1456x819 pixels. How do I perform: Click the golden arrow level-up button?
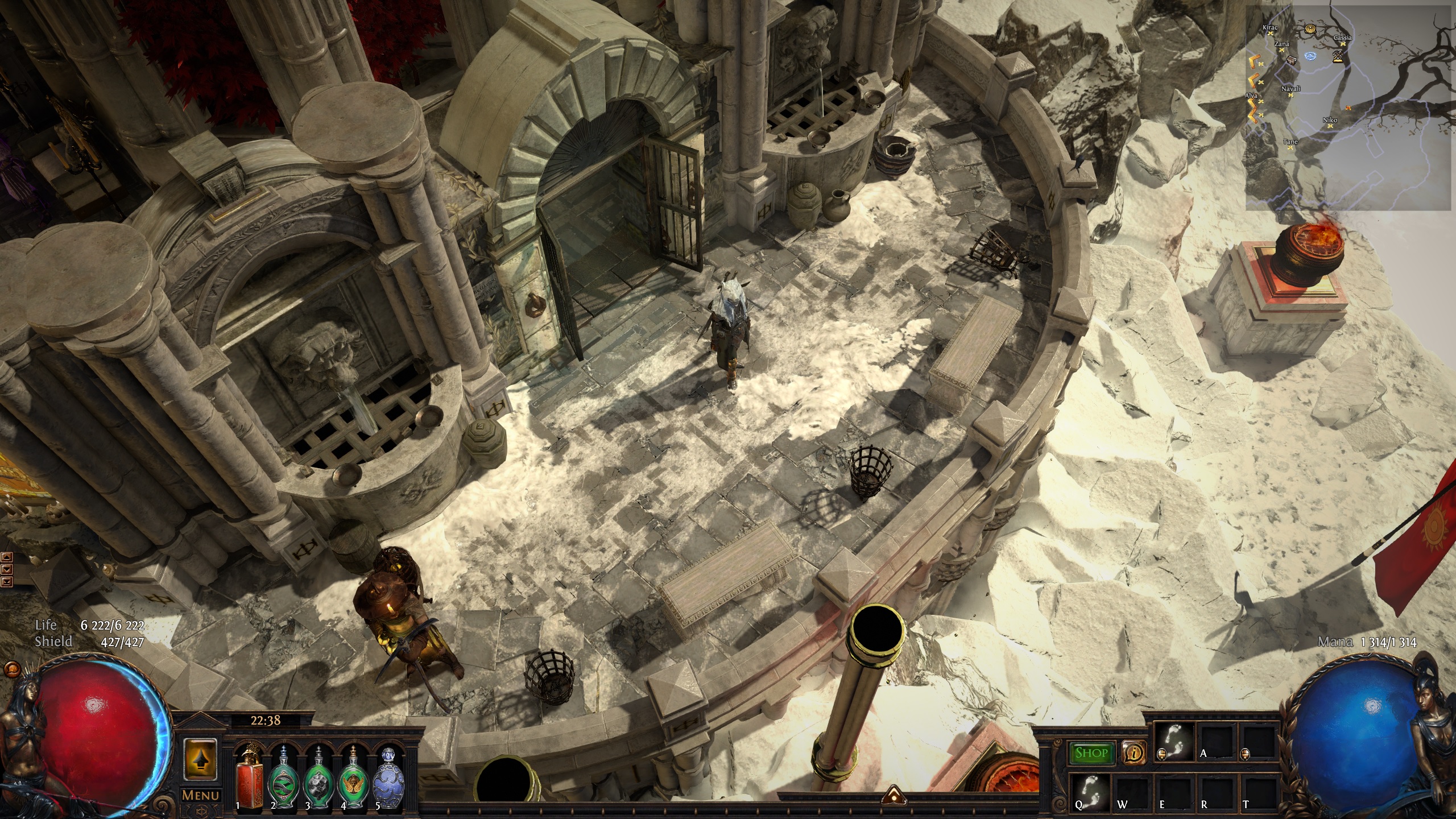(x=200, y=759)
